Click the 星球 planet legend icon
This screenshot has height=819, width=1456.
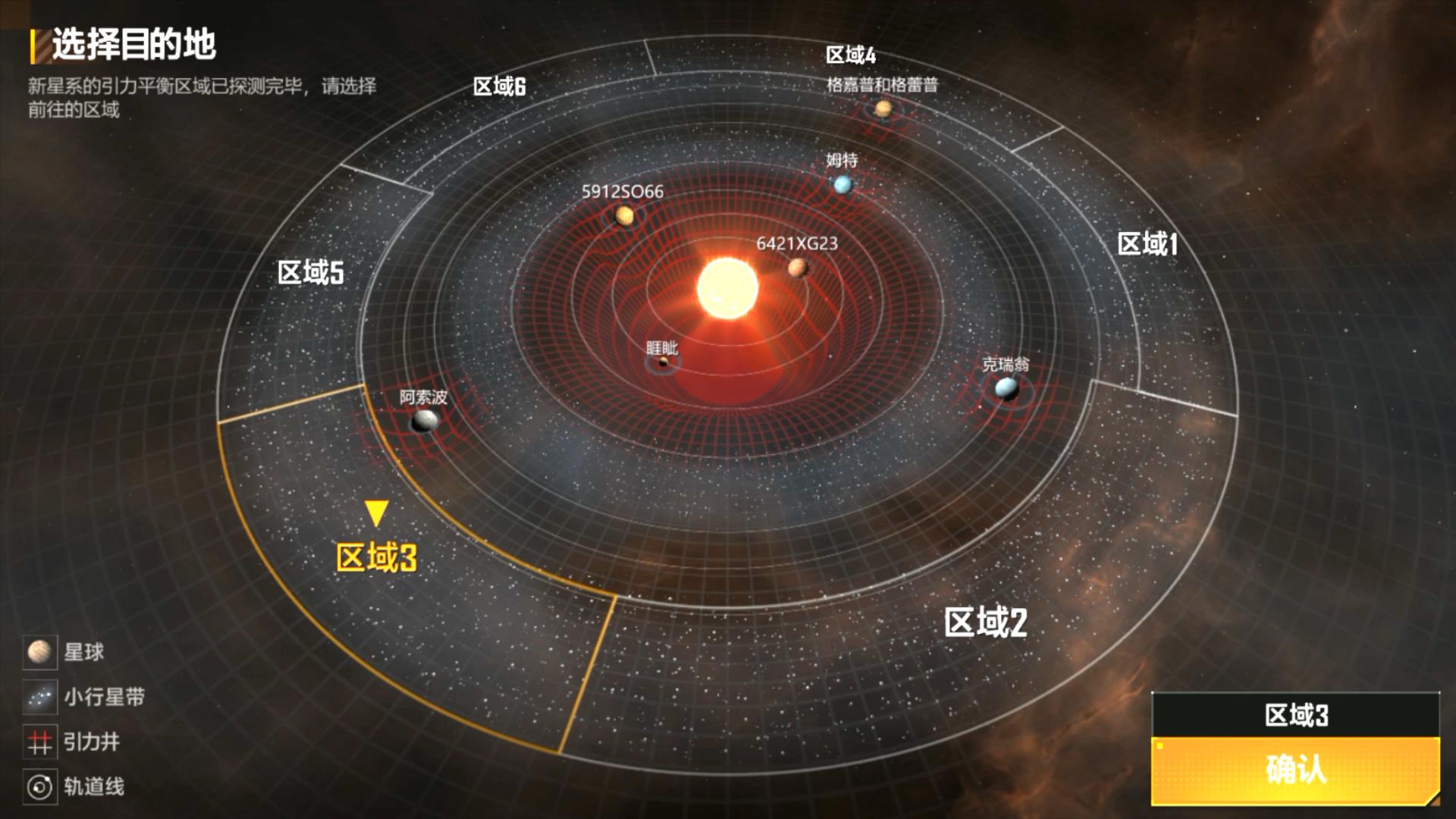39,652
